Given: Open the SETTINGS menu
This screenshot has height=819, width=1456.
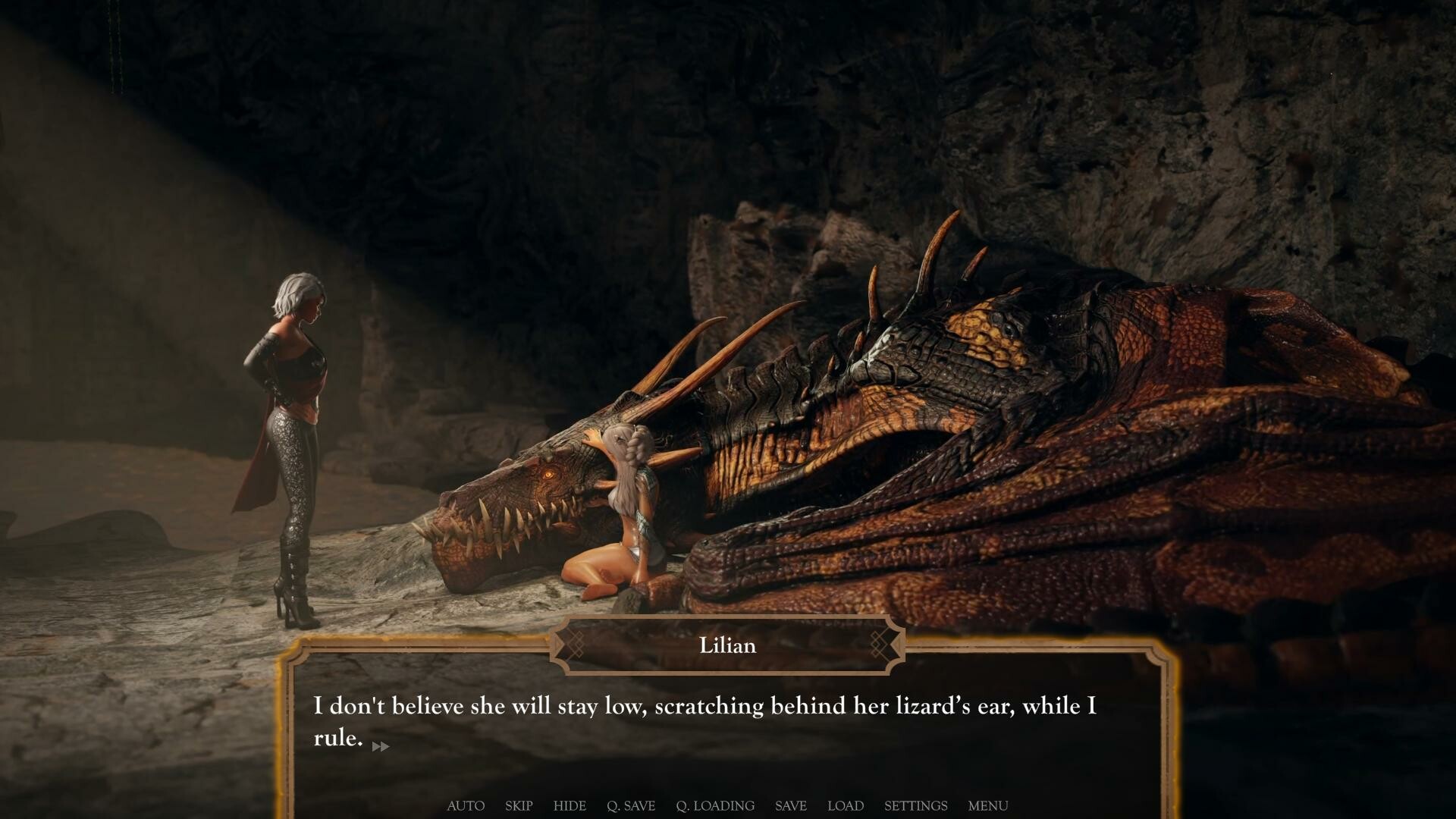Looking at the screenshot, I should point(915,806).
